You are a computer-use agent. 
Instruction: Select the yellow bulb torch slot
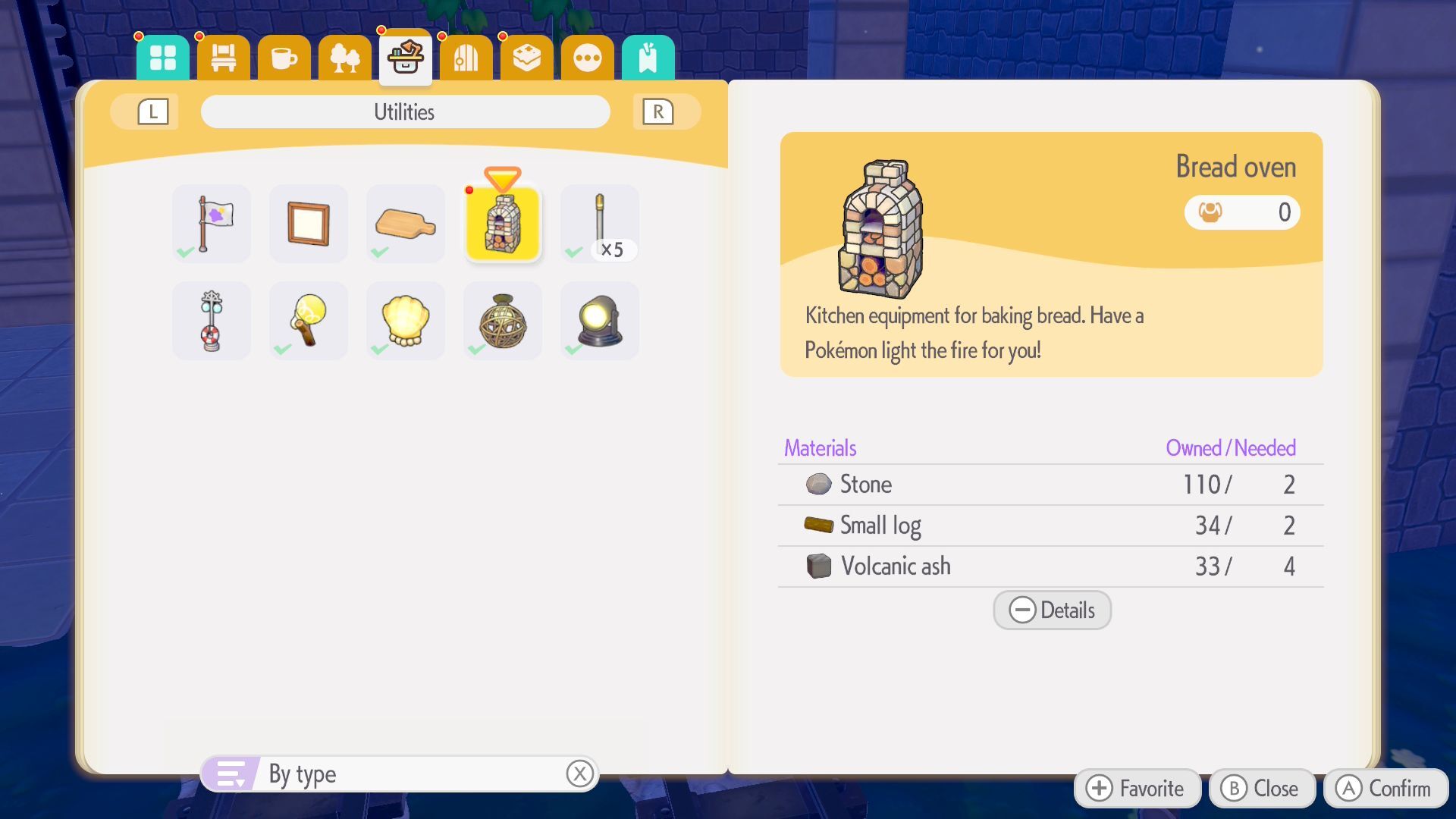pos(309,321)
